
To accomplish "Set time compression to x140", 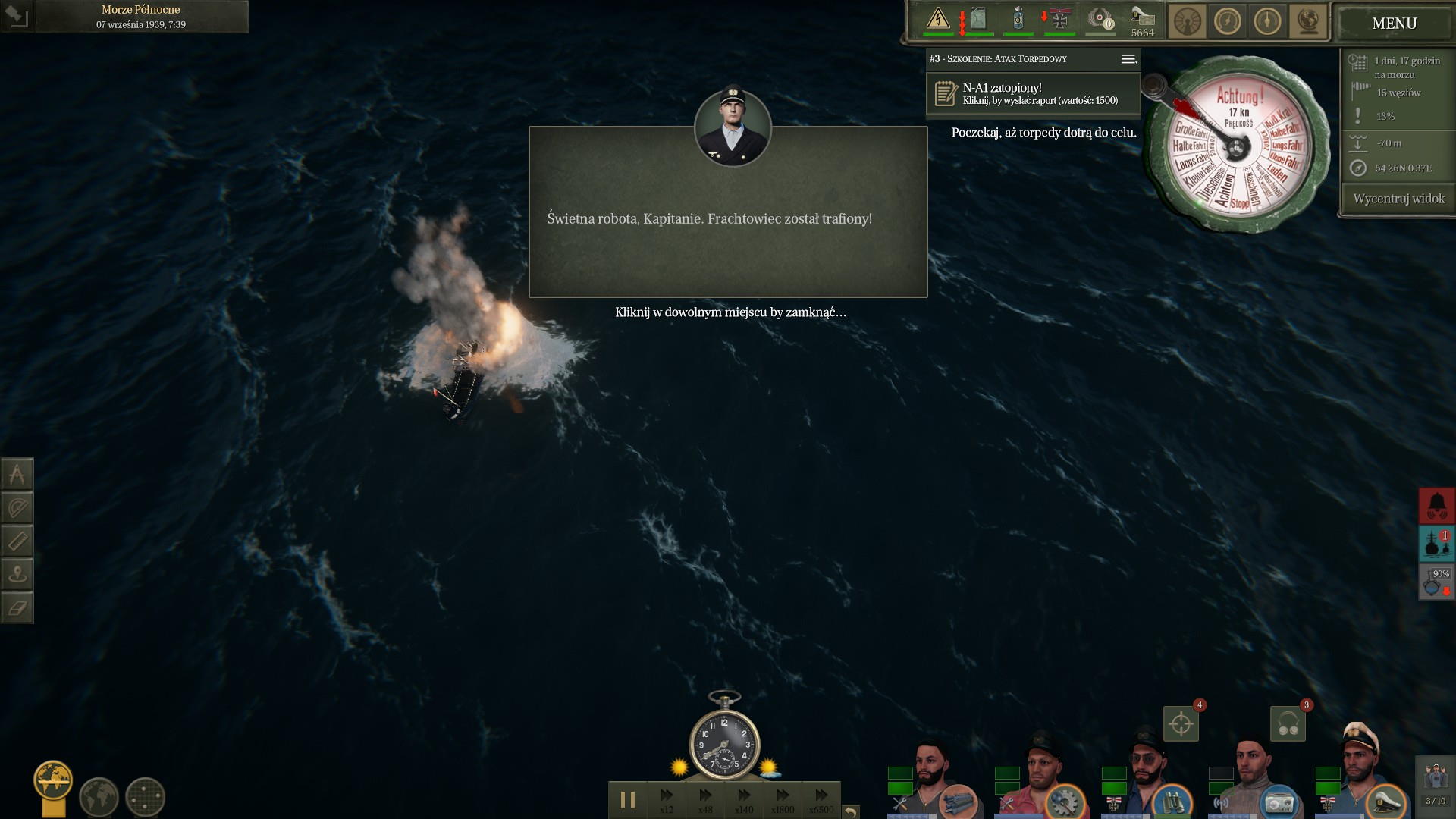I will pos(744,799).
